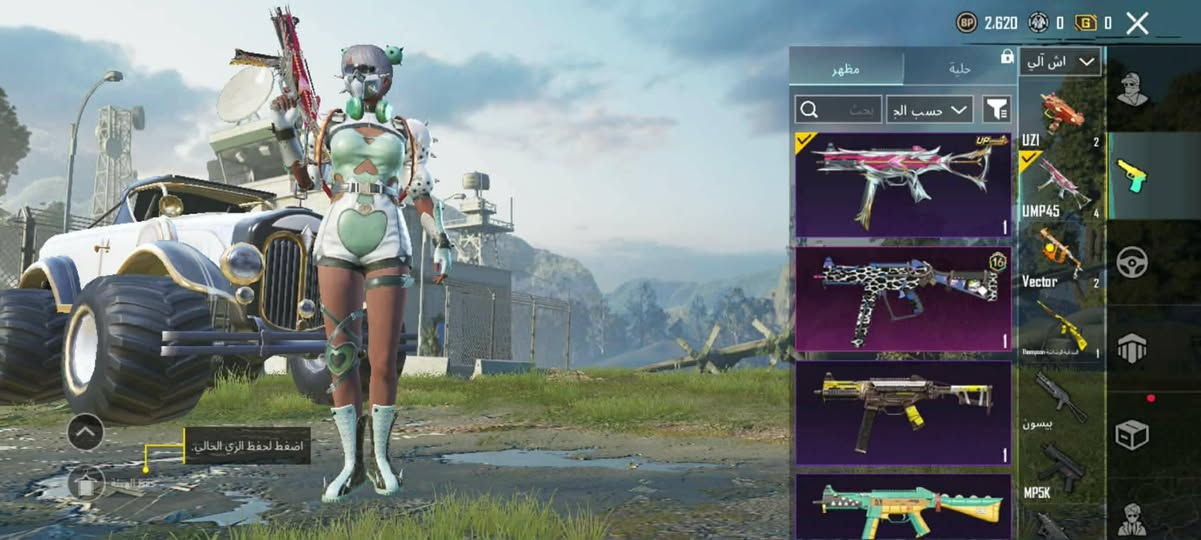Image resolution: width=1201 pixels, height=540 pixels.
Task: Open the locked حلية tab
Action: click(x=960, y=68)
